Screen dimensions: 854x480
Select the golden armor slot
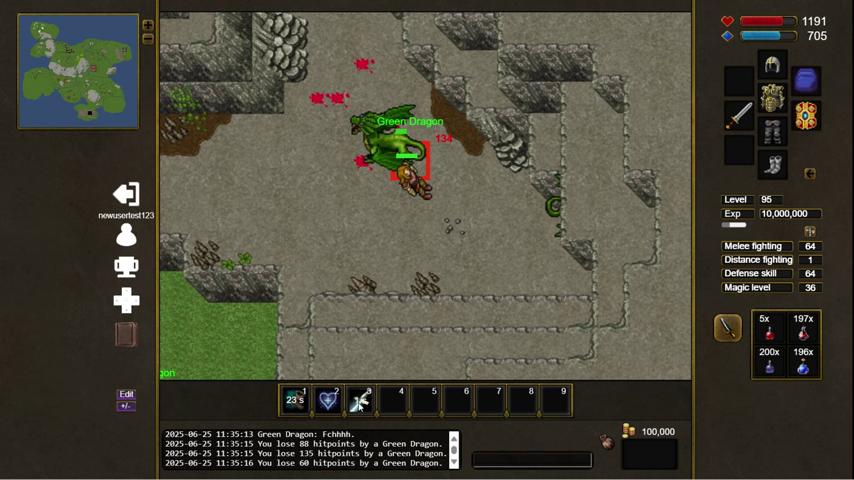click(x=772, y=99)
